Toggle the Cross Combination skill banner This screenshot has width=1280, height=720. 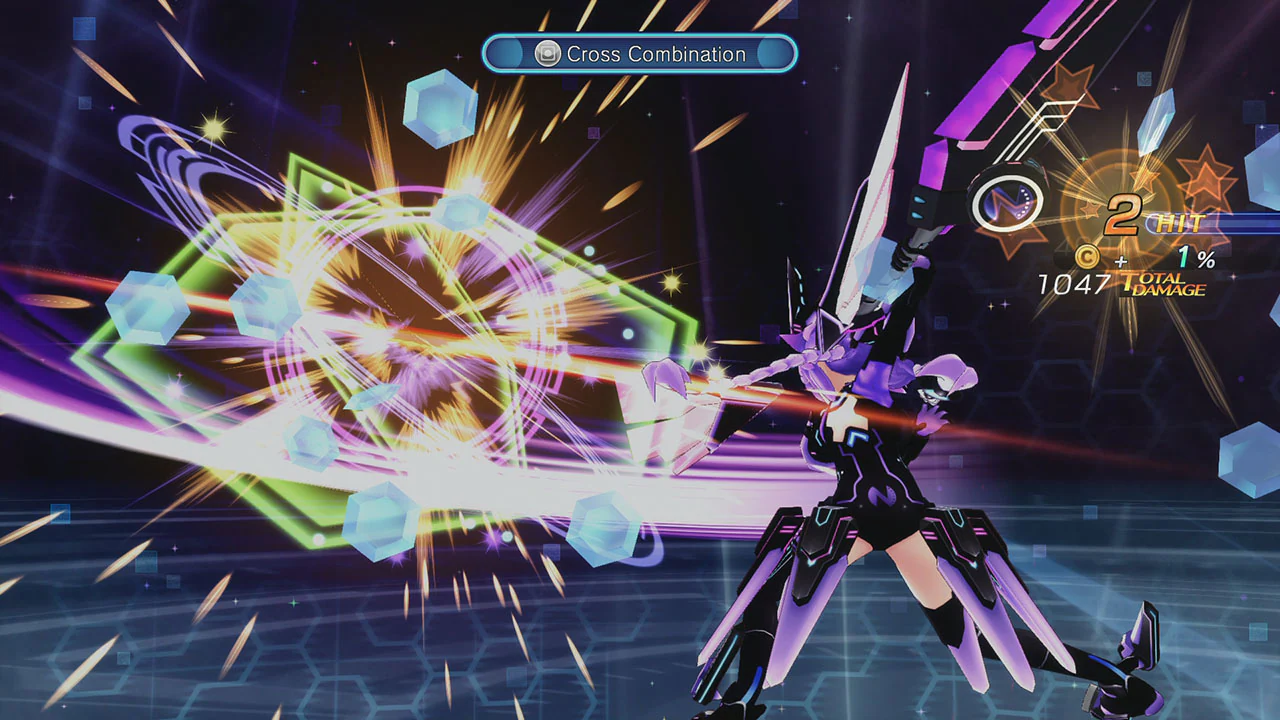tap(640, 54)
